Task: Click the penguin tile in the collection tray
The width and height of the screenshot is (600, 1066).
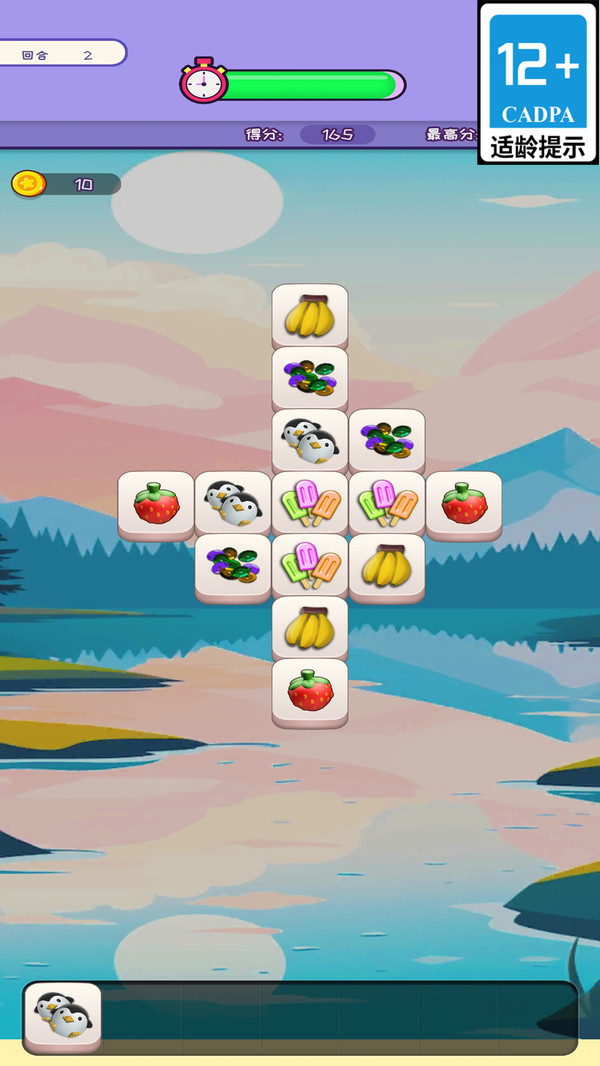Action: coord(63,1016)
